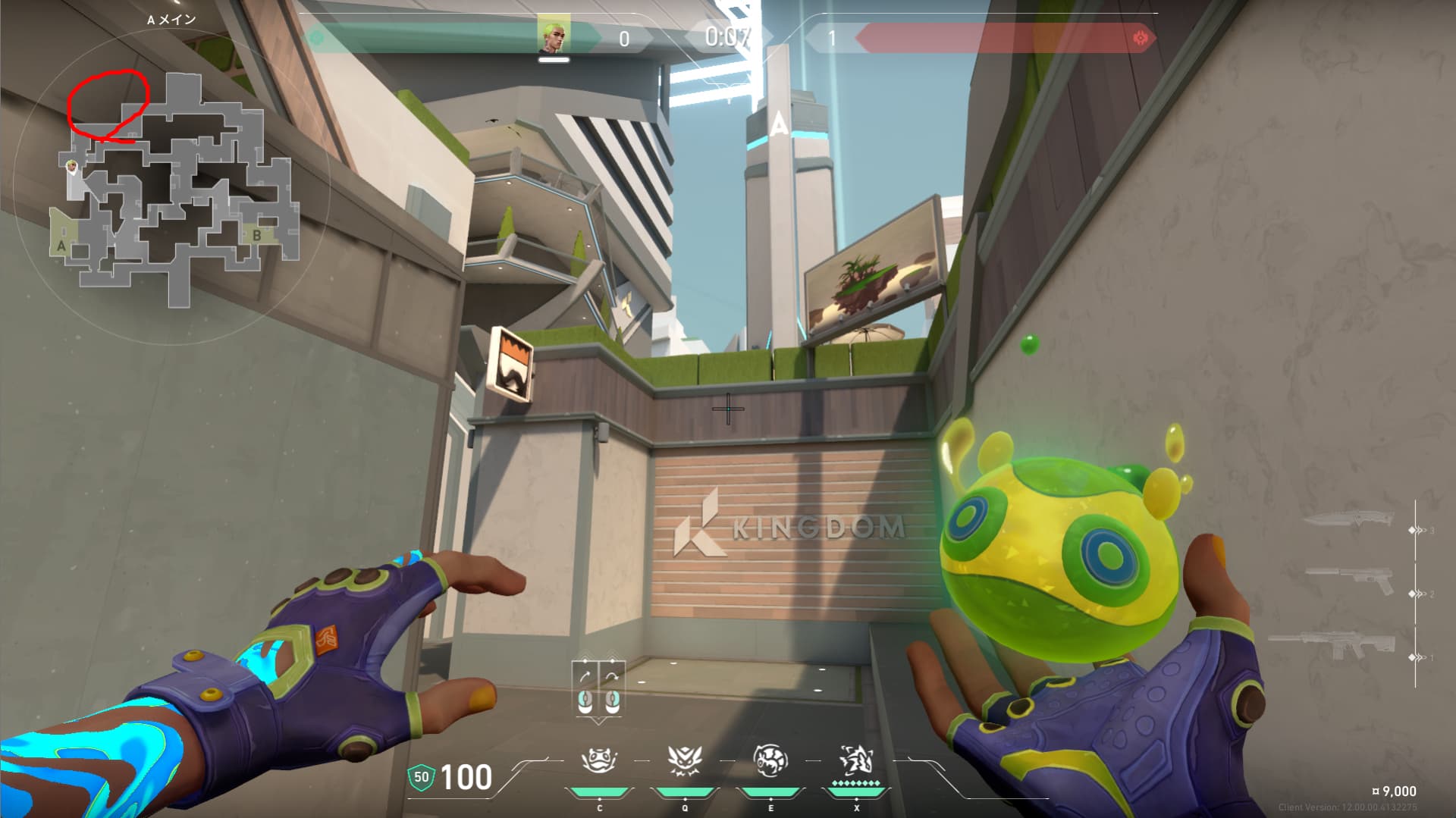Viewport: 1456px width, 818px height.
Task: Switch to the knife weapon slot
Action: coord(1349,520)
